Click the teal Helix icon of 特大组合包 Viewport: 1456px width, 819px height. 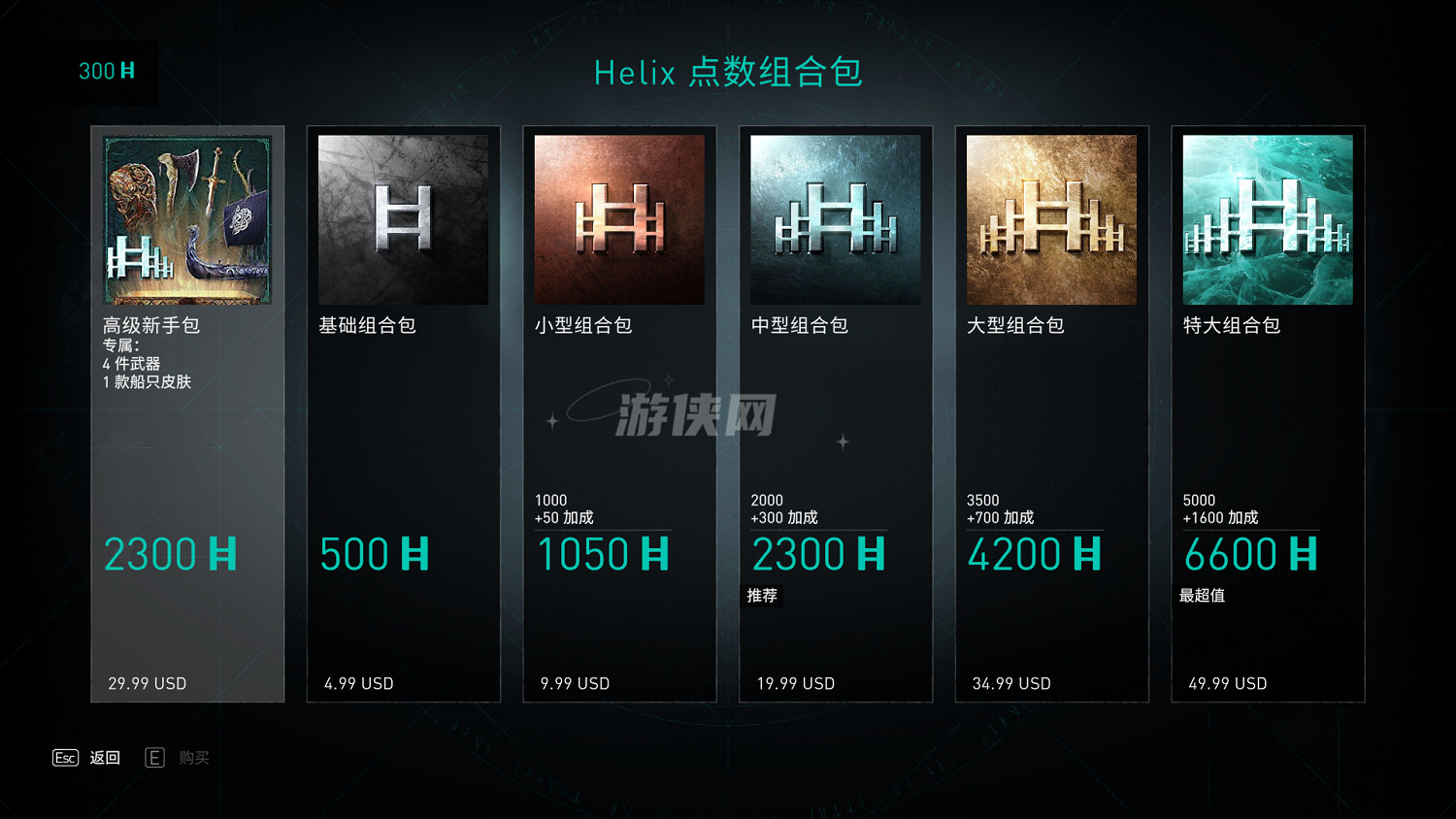(x=1267, y=218)
